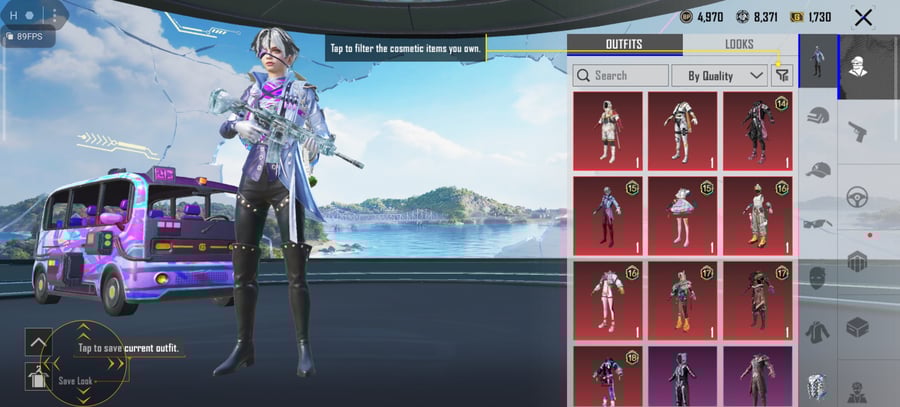Show the sunglasses eyewear category
This screenshot has height=407, width=900.
(x=818, y=224)
